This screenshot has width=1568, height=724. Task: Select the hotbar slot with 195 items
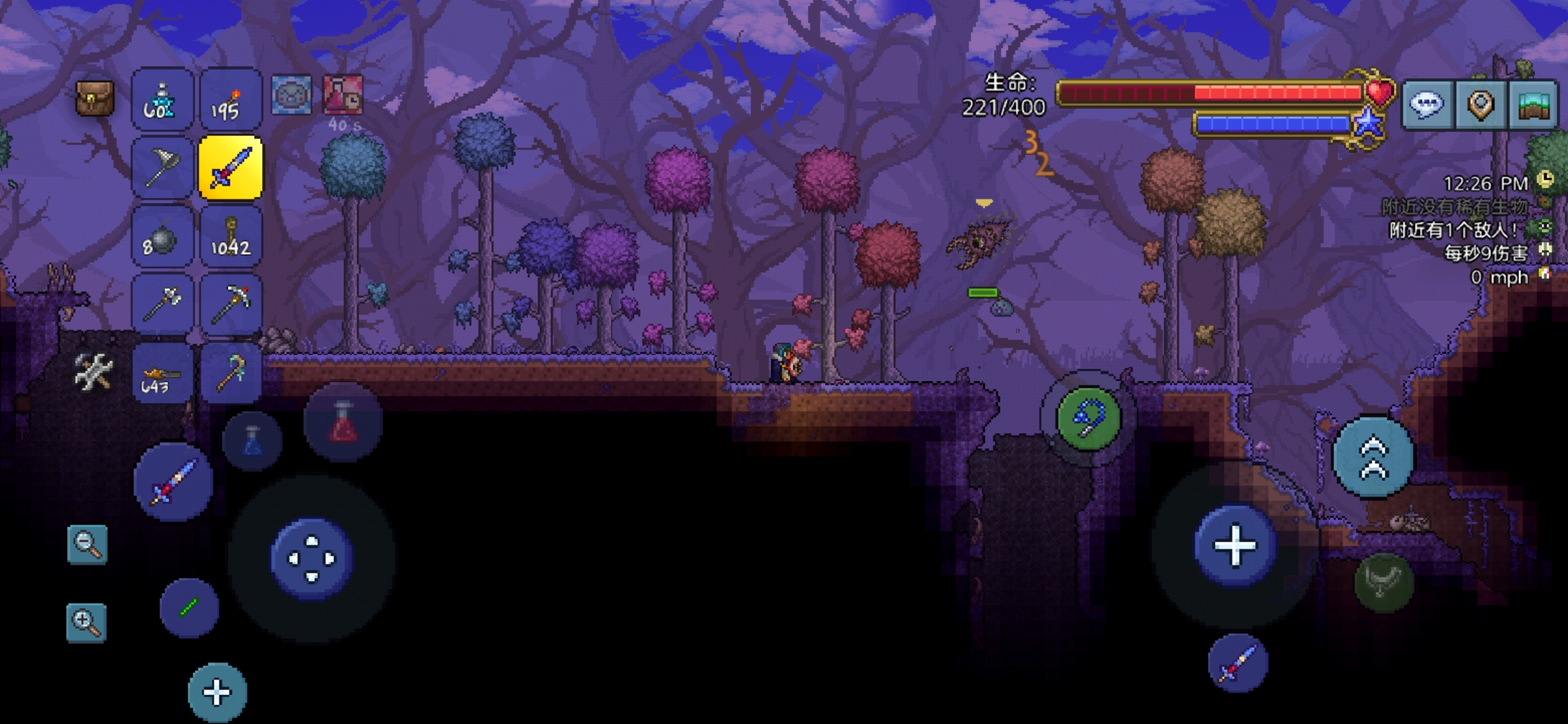click(230, 101)
